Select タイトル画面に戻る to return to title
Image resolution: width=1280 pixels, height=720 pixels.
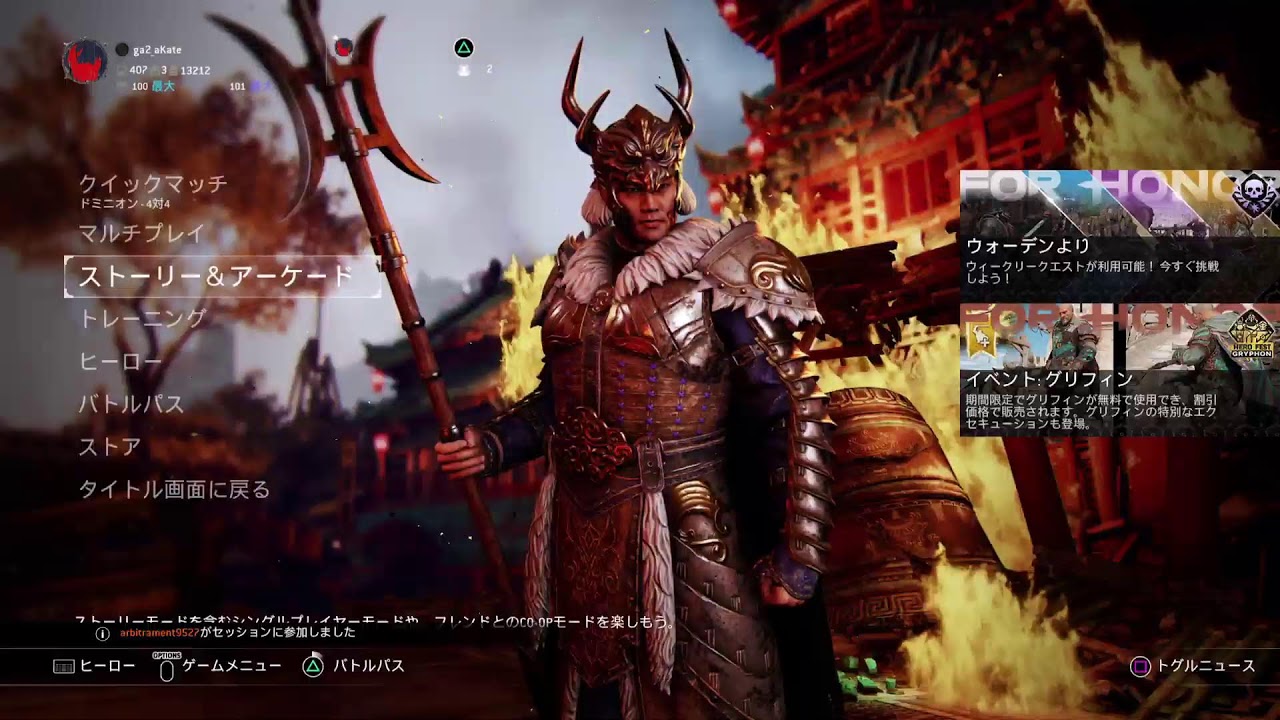[175, 490]
